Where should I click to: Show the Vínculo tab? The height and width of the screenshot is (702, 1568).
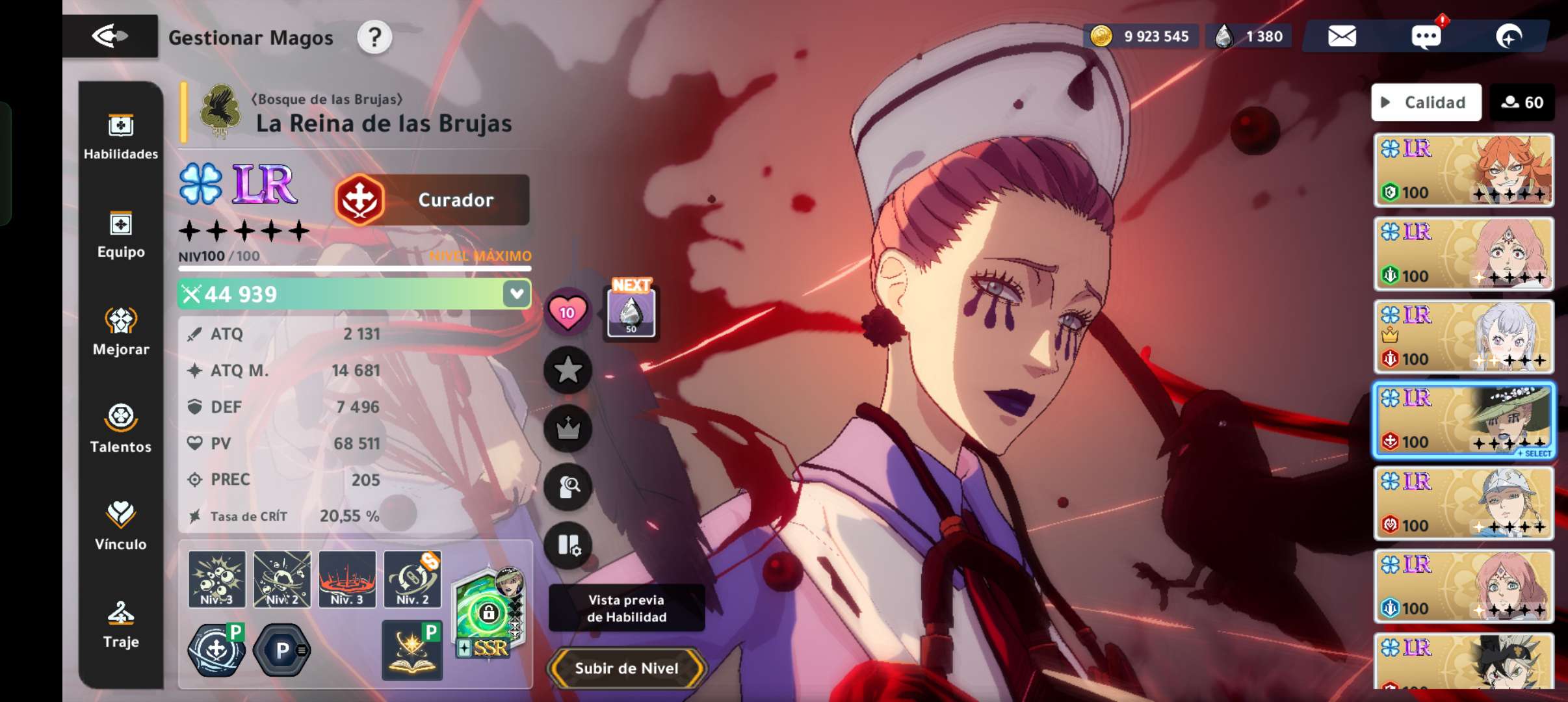click(121, 526)
